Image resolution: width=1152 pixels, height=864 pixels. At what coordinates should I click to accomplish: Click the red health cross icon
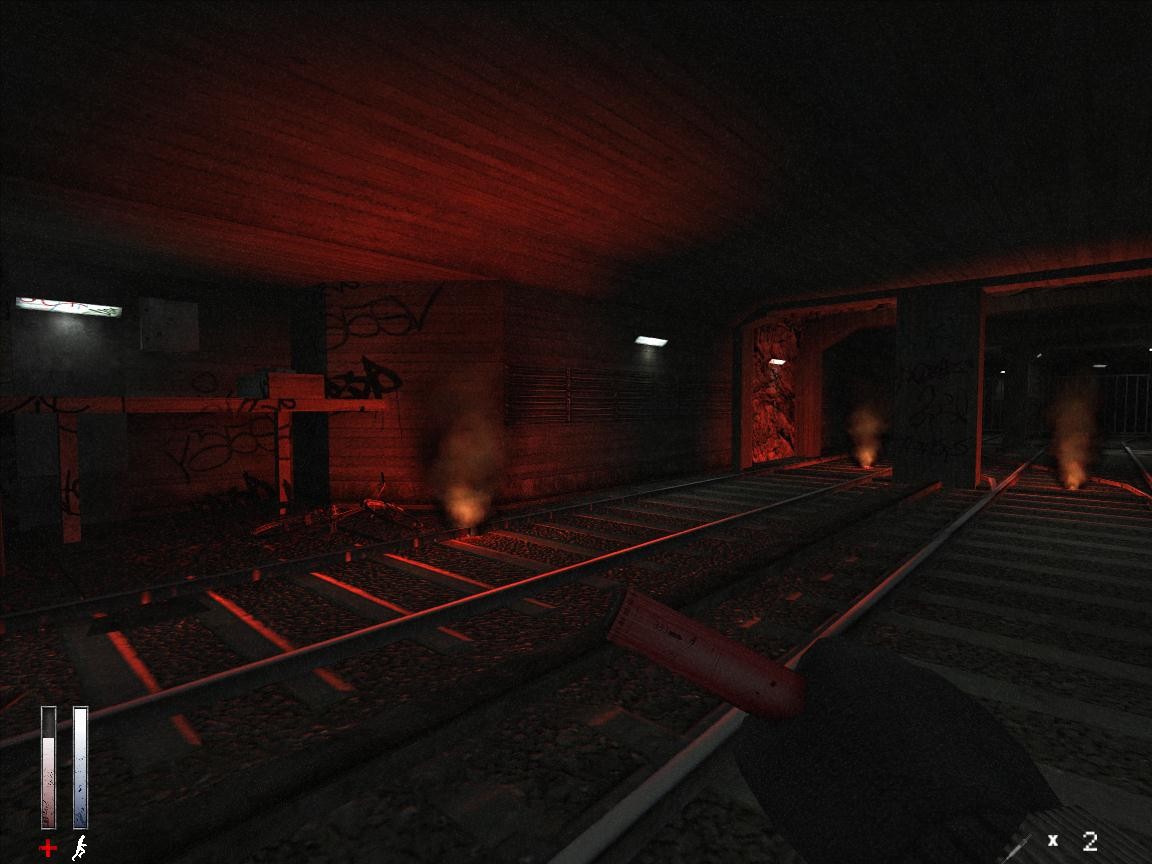pyautogui.click(x=47, y=849)
